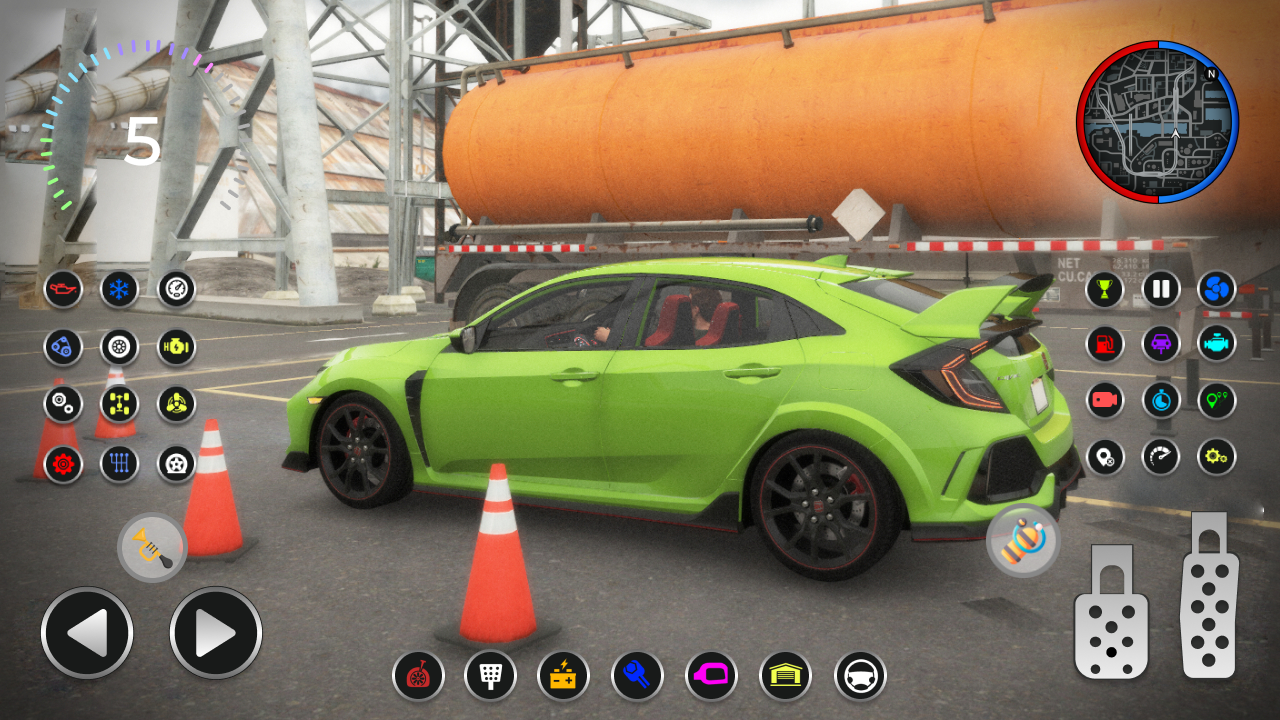Click the circular minimap
This screenshot has height=720, width=1280.
pyautogui.click(x=1157, y=122)
